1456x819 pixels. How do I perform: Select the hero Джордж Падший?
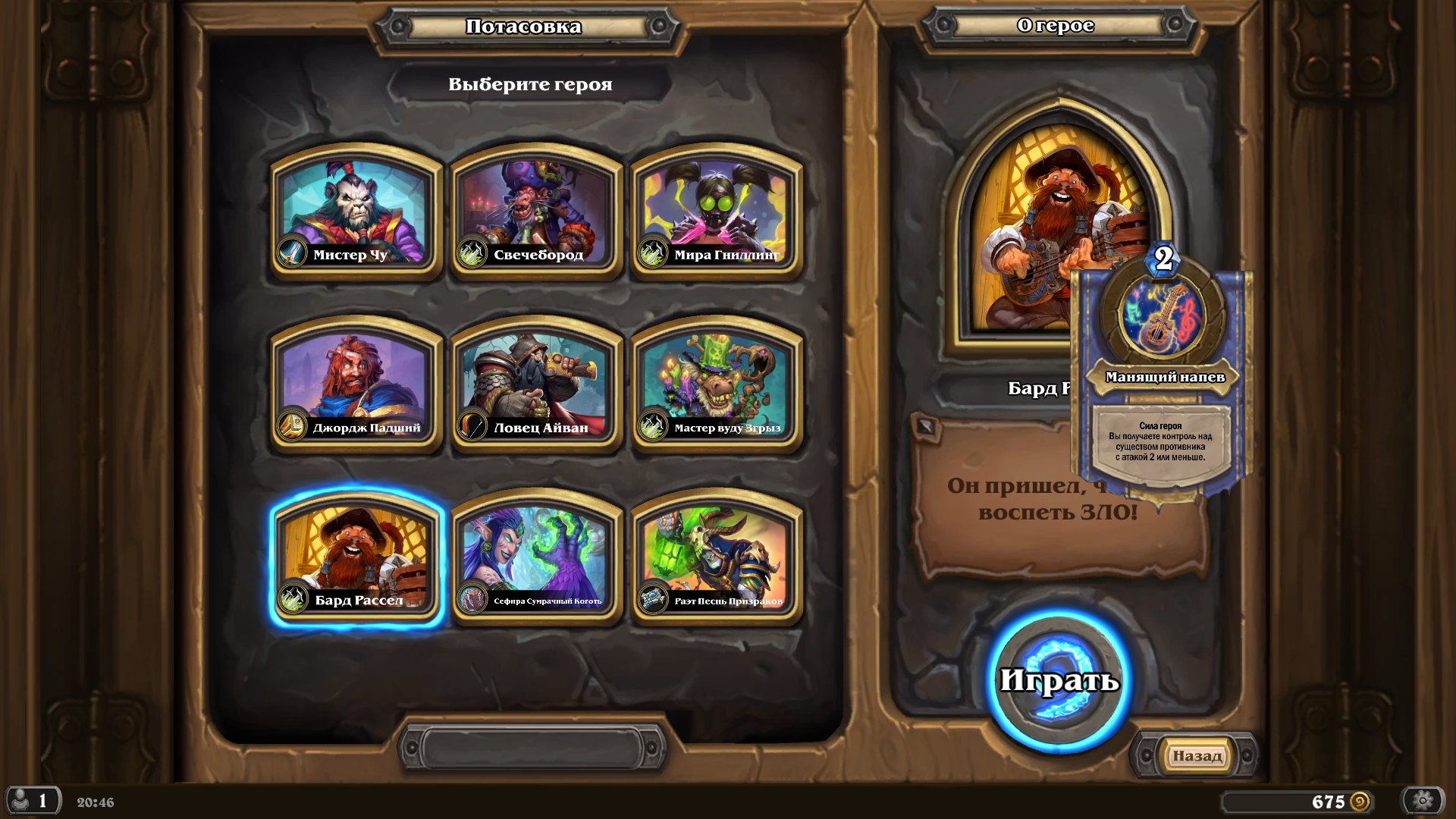(x=355, y=385)
